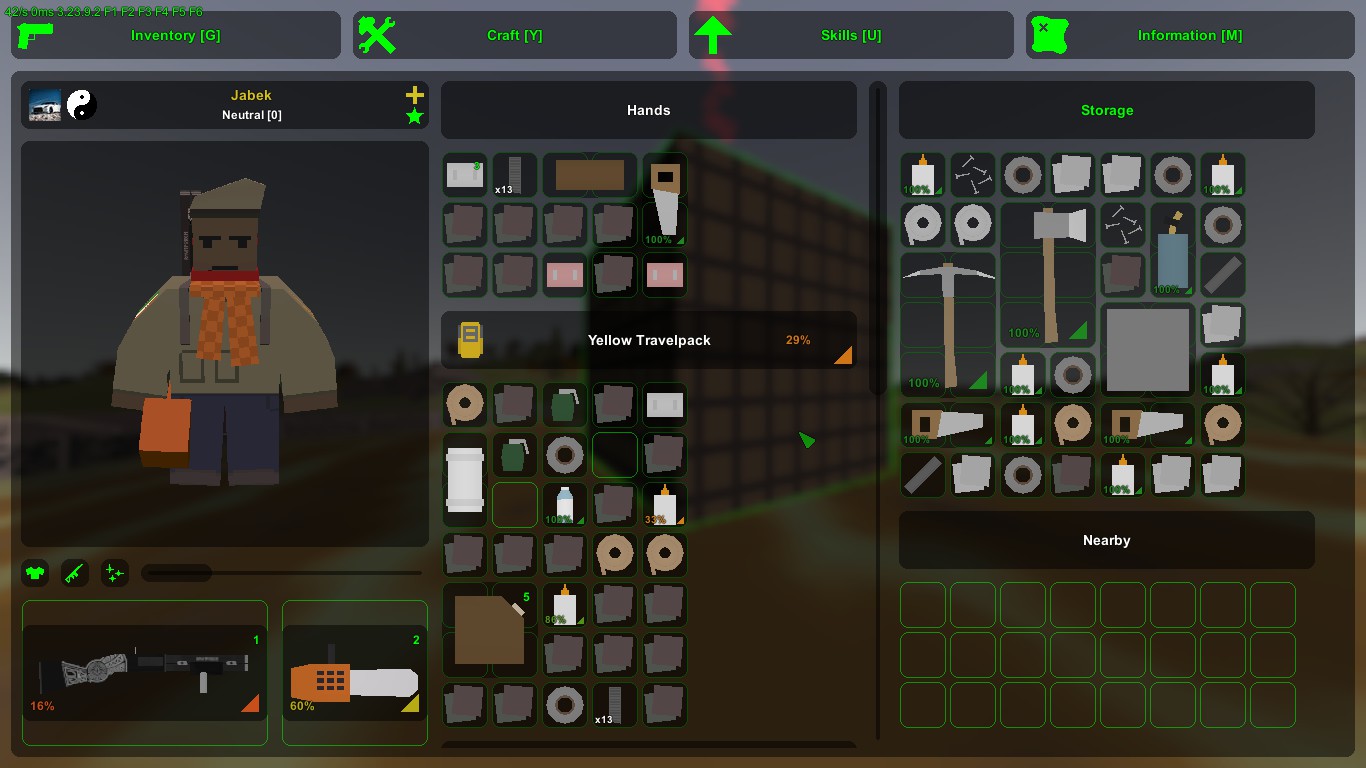Open the Skills [U] tab
The image size is (1366, 768).
tap(851, 35)
